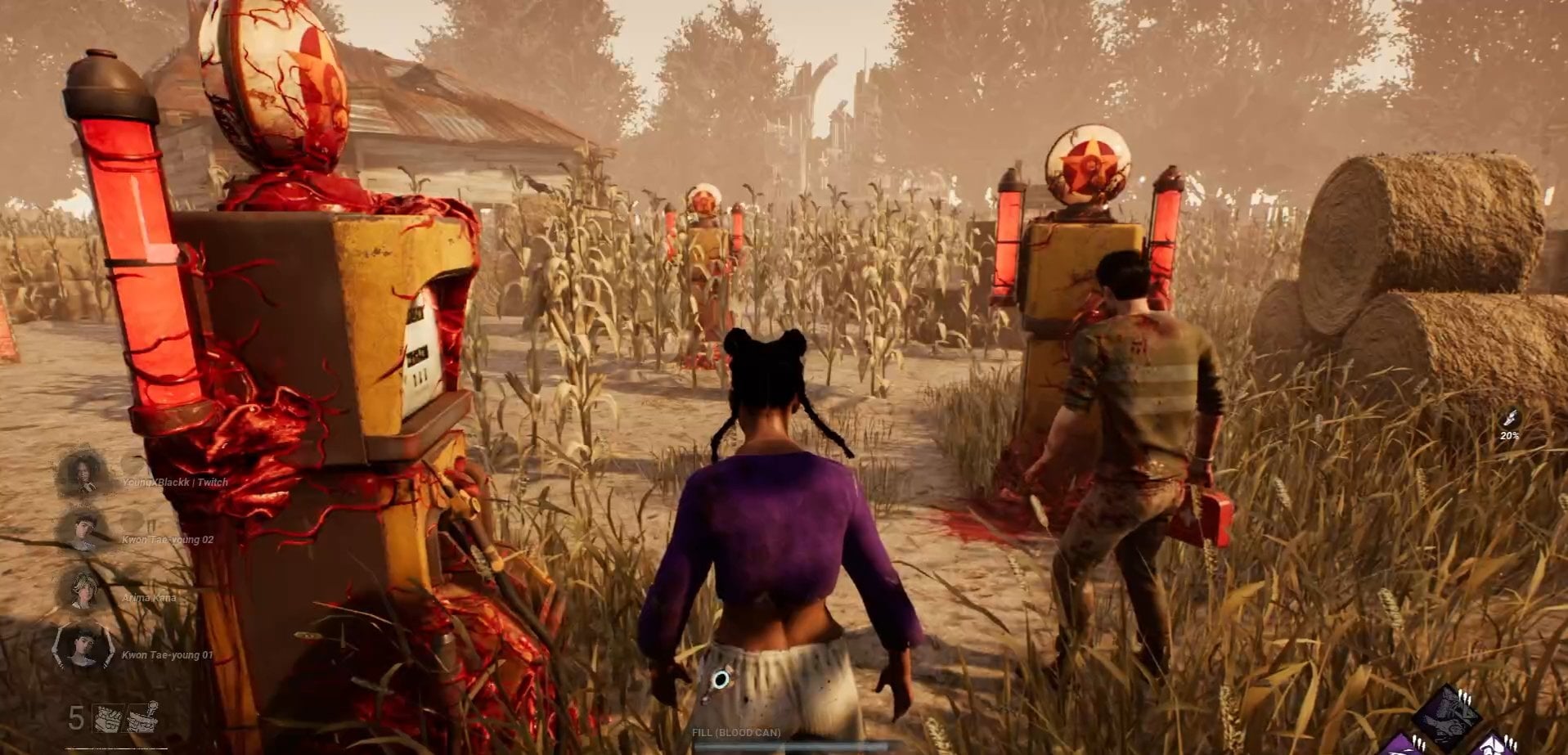Image resolution: width=1568 pixels, height=755 pixels.
Task: Choose Arima Kana's survivor portrait
Action: coord(84,589)
